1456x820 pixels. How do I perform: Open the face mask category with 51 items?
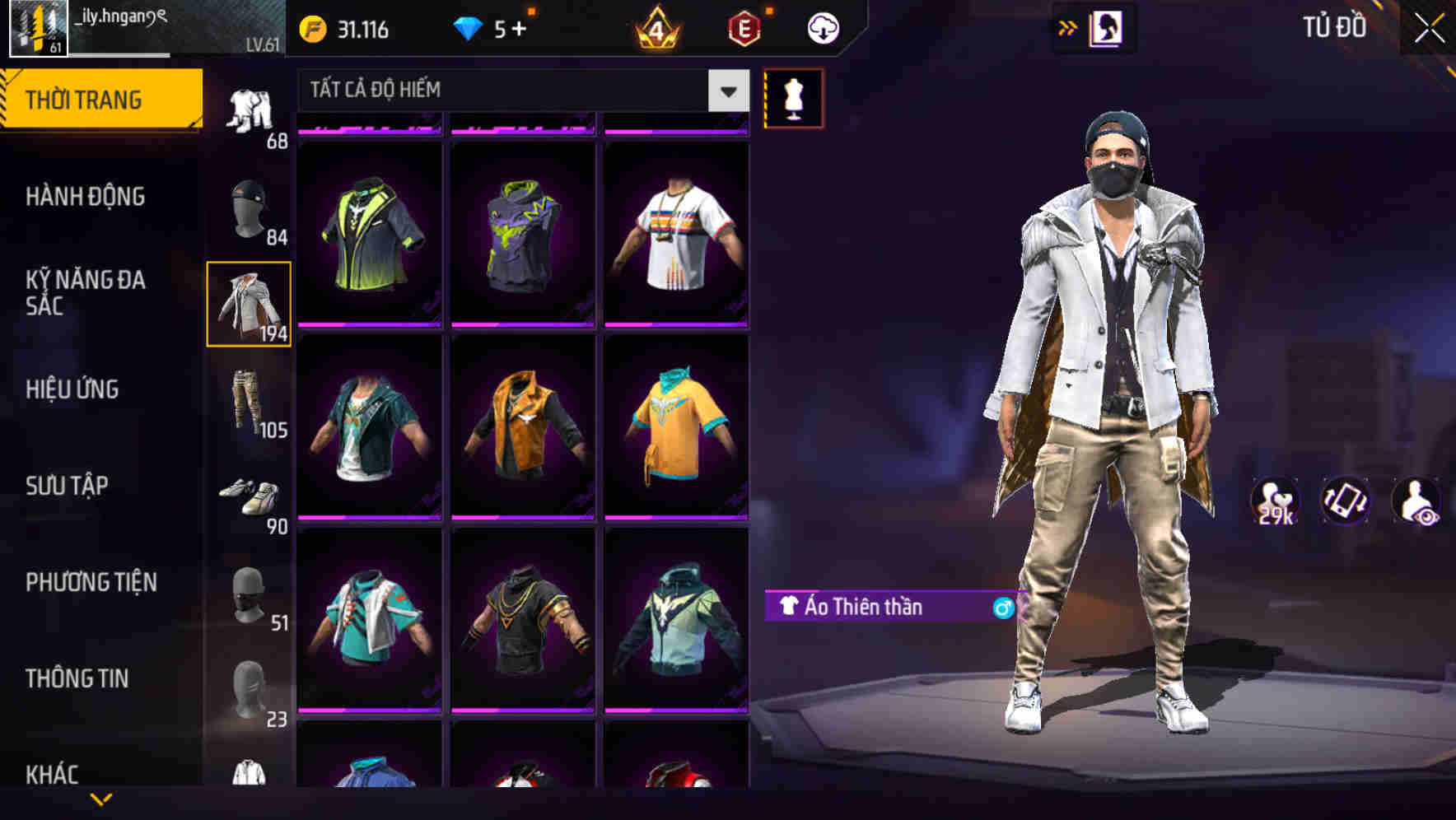[250, 593]
